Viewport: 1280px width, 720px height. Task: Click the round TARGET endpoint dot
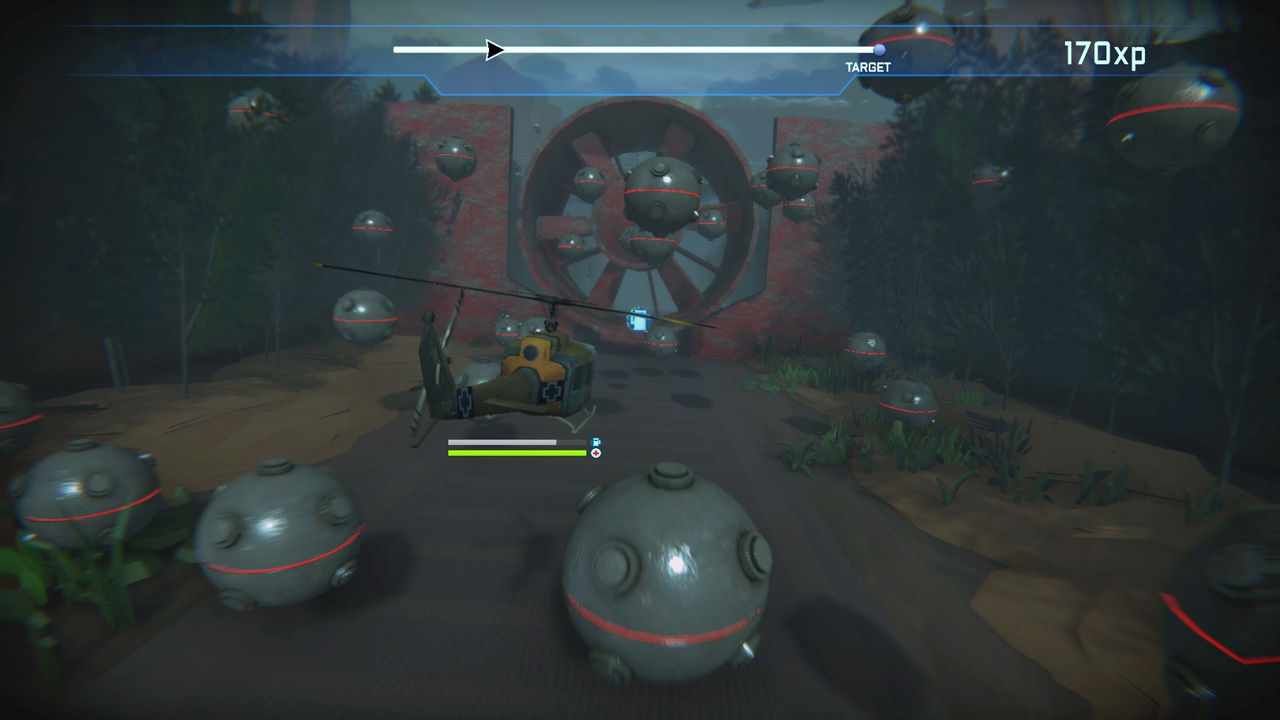coord(878,49)
